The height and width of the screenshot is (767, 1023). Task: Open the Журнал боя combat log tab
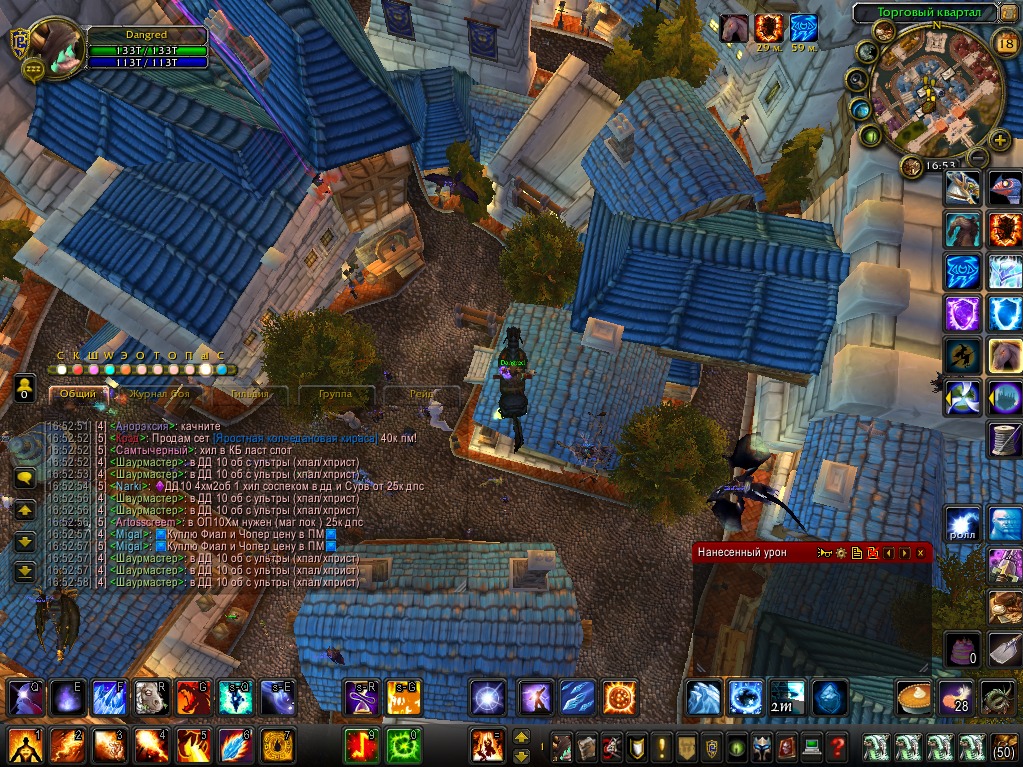point(160,394)
